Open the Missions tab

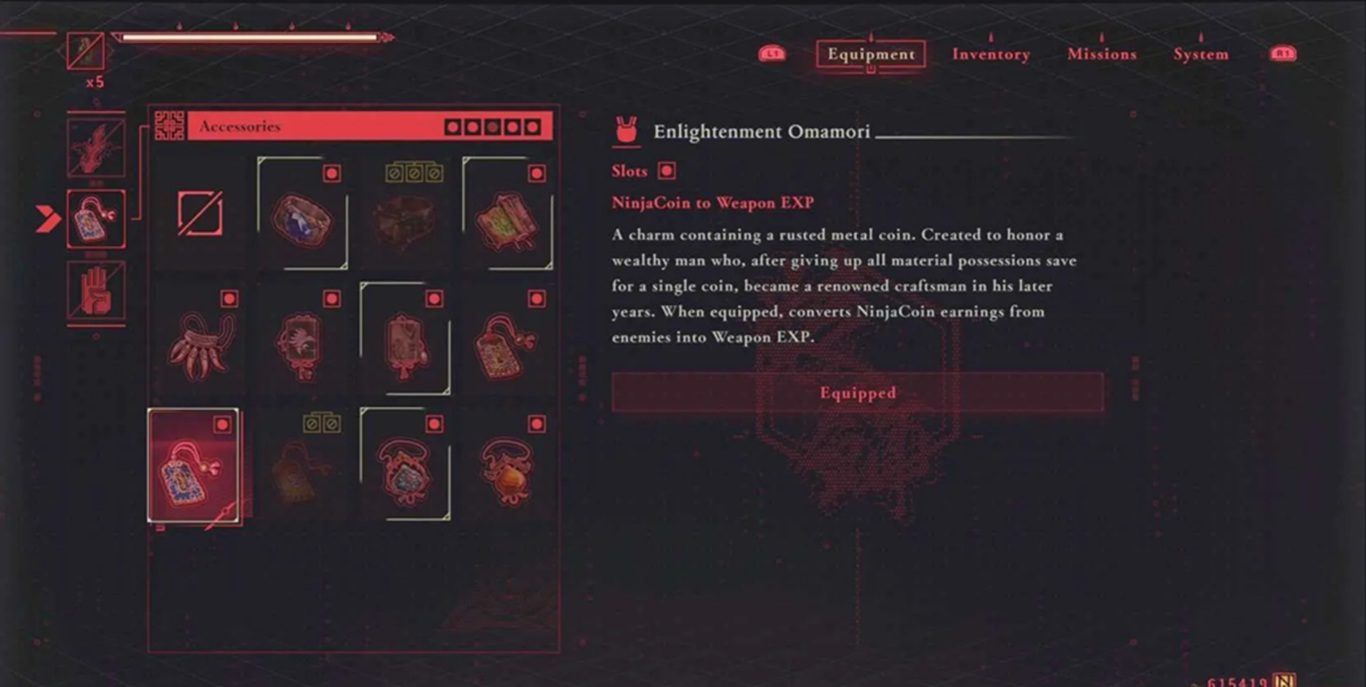tap(1101, 54)
